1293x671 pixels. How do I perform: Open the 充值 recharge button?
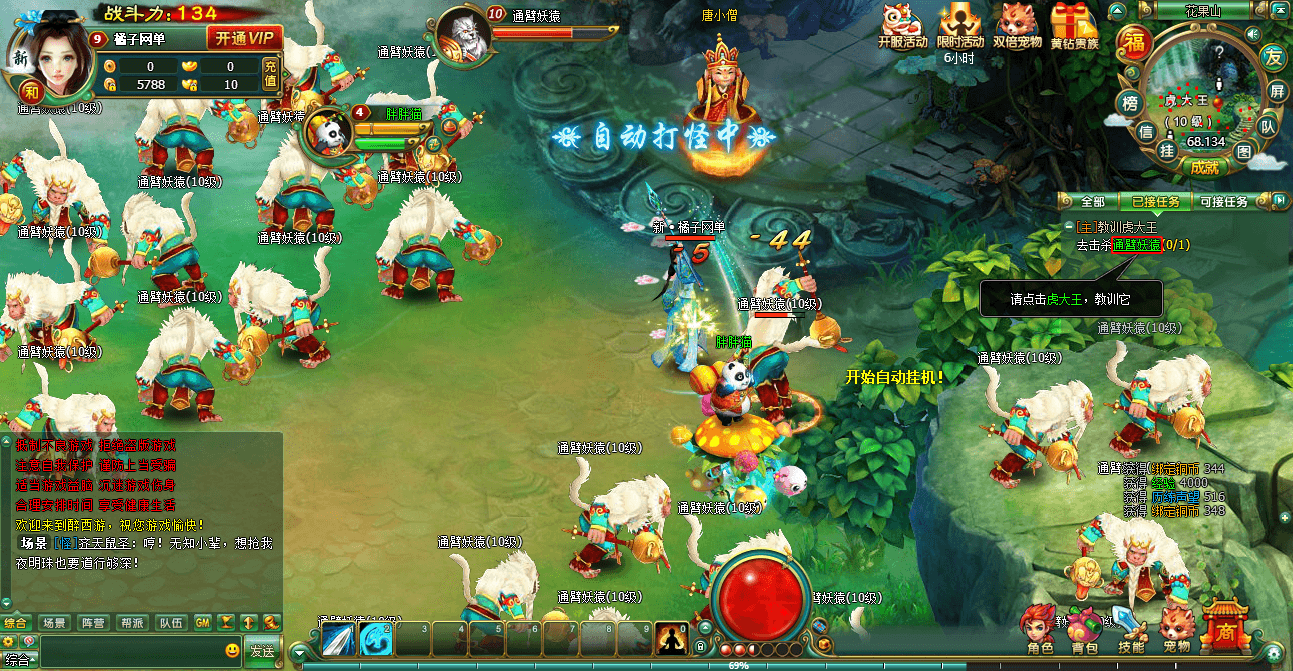coord(270,74)
